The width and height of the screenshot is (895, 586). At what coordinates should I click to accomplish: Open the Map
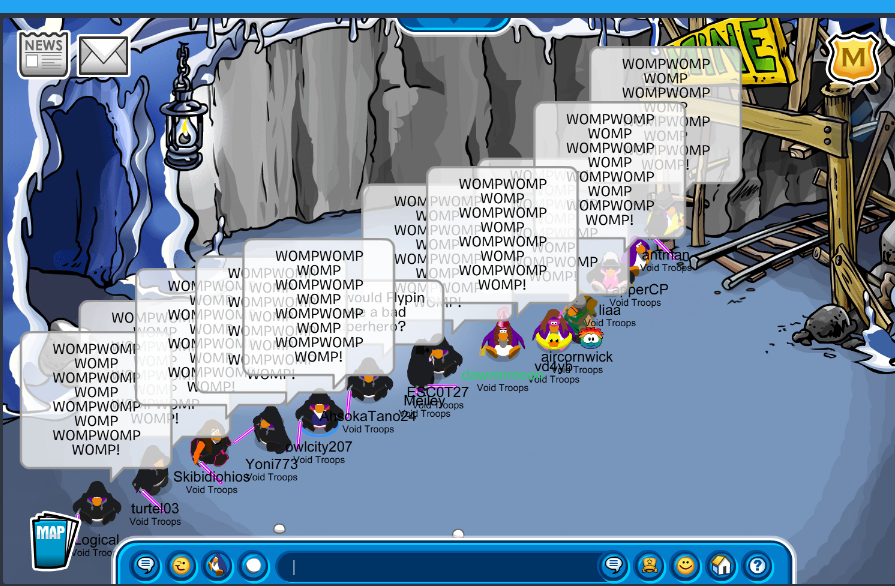[52, 537]
